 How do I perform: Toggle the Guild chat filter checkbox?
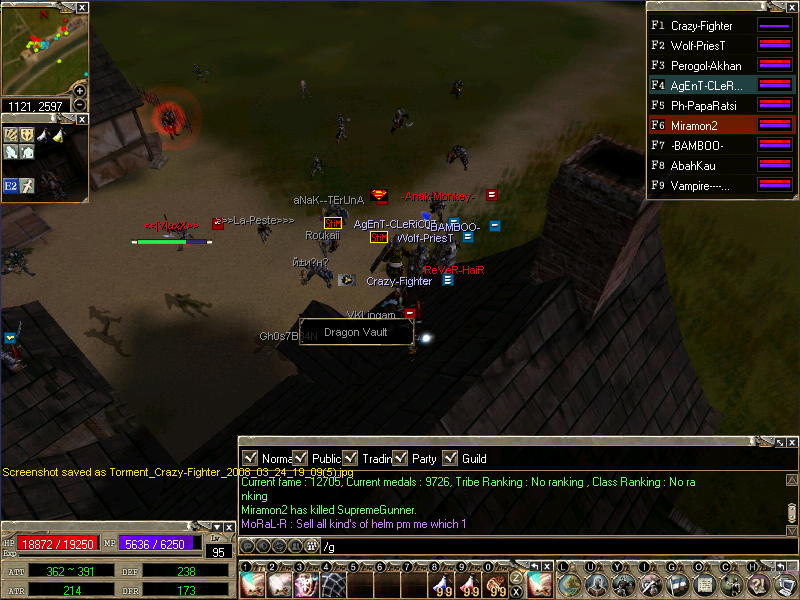pyautogui.click(x=451, y=458)
